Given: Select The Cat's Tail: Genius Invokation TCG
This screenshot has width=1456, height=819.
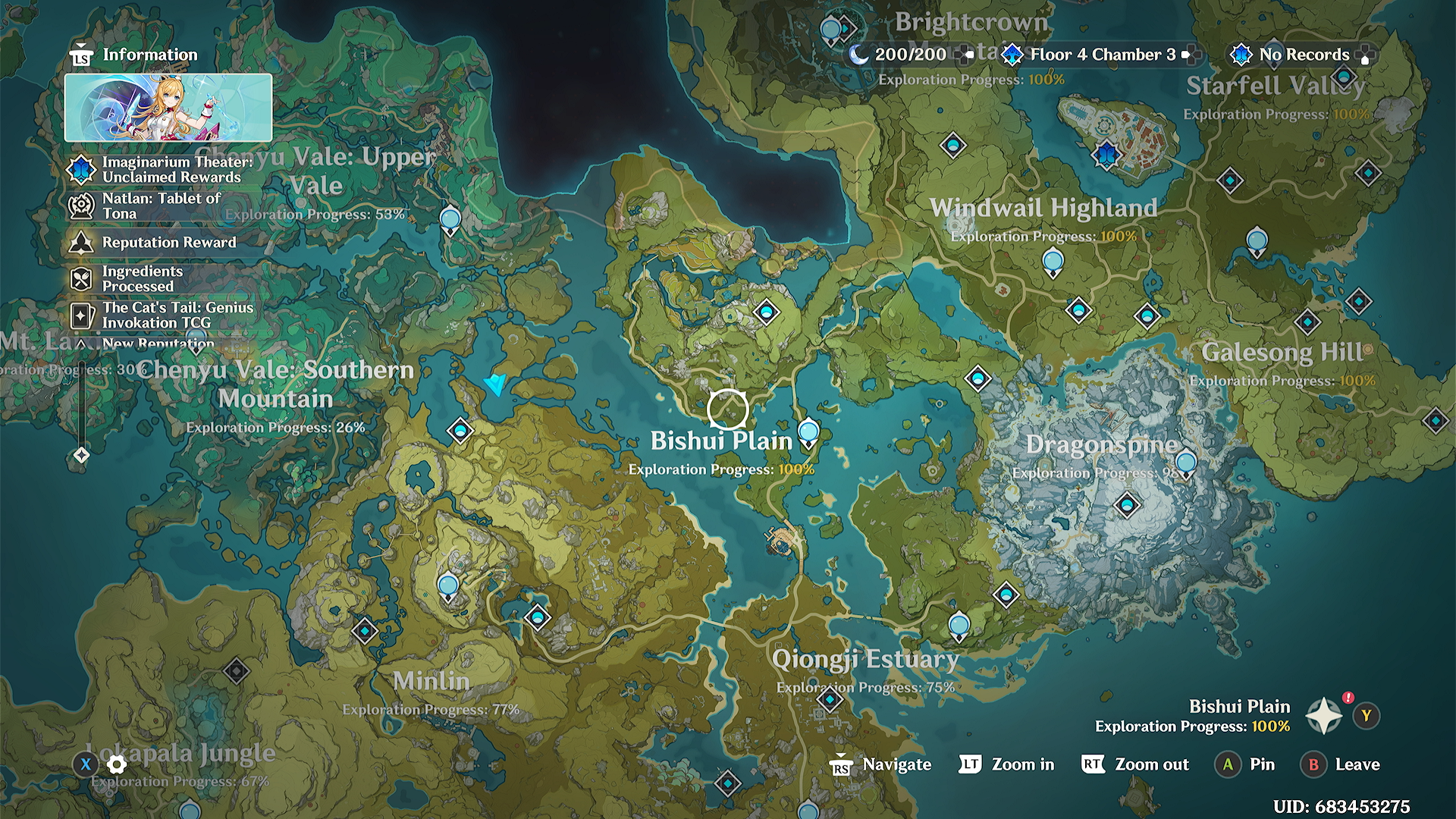Looking at the screenshot, I should point(177,315).
